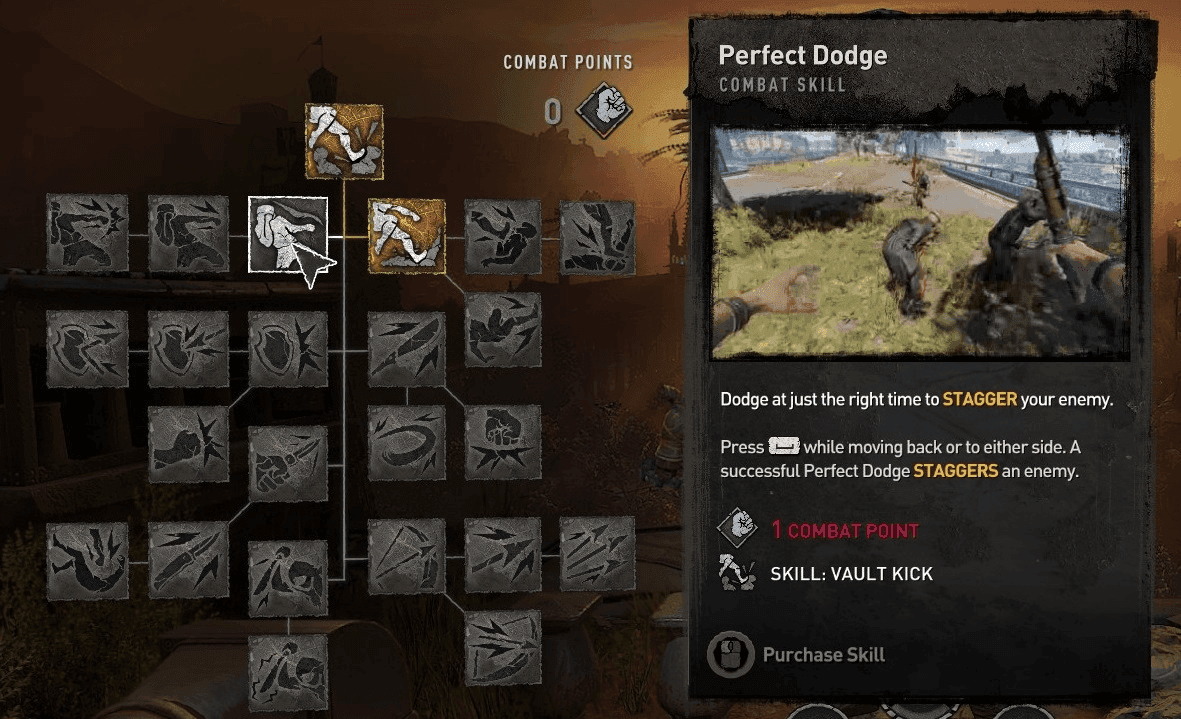Choose the fist gripping a knife skill
Screen dimensions: 1181x719
(x=288, y=465)
